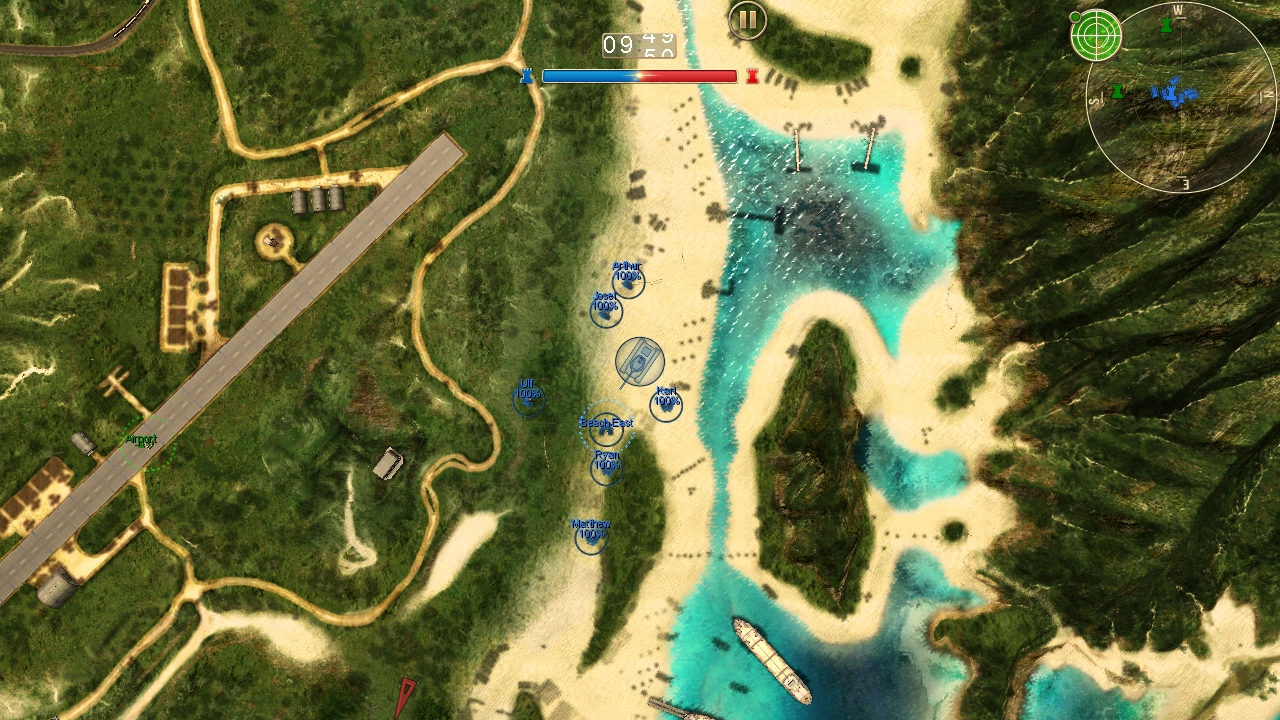Select the tank icon unit marker
This screenshot has width=1280, height=720.
point(639,362)
